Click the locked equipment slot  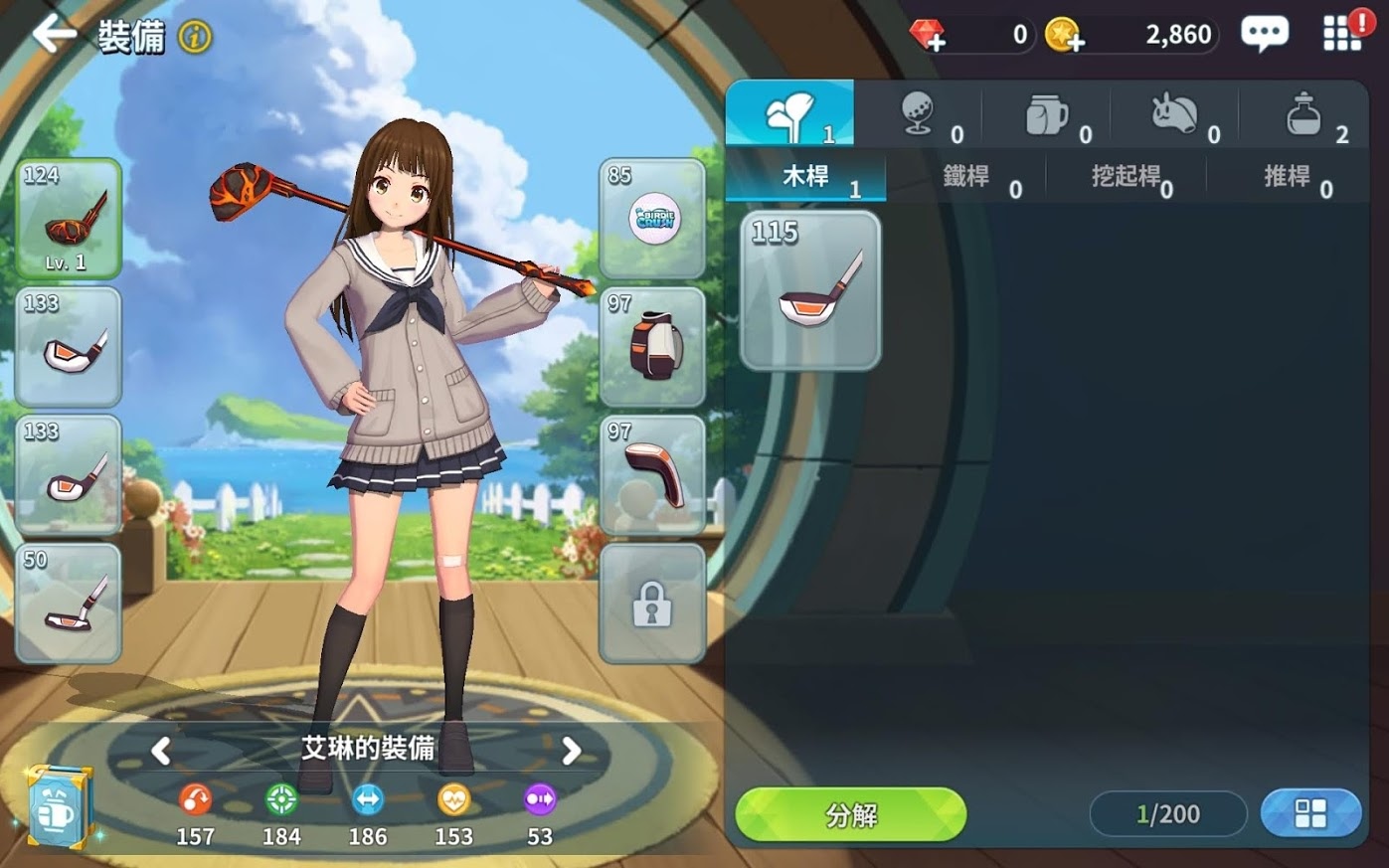coord(652,604)
